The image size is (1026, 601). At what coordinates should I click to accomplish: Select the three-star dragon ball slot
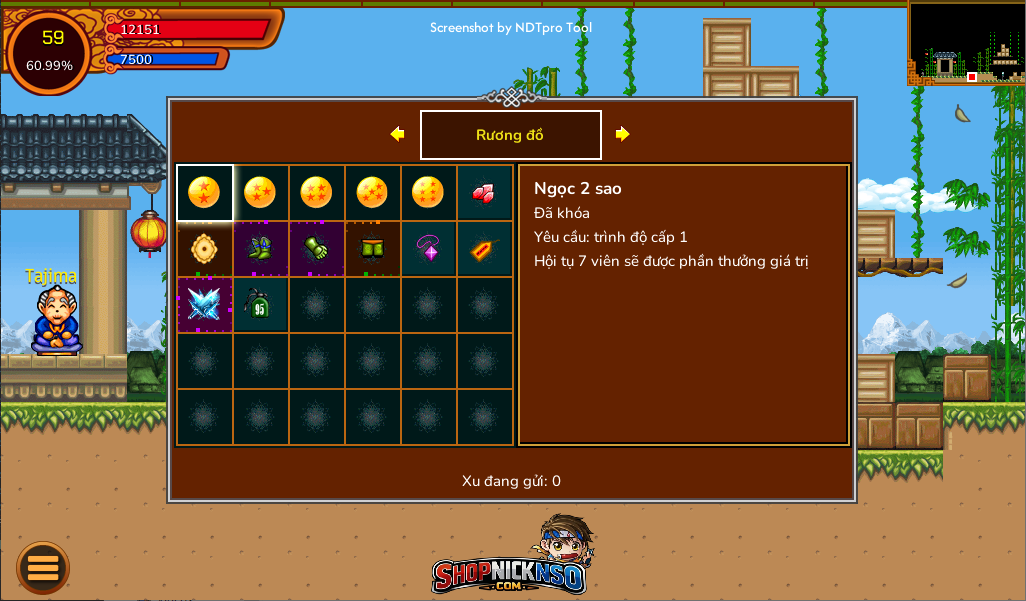pos(261,193)
